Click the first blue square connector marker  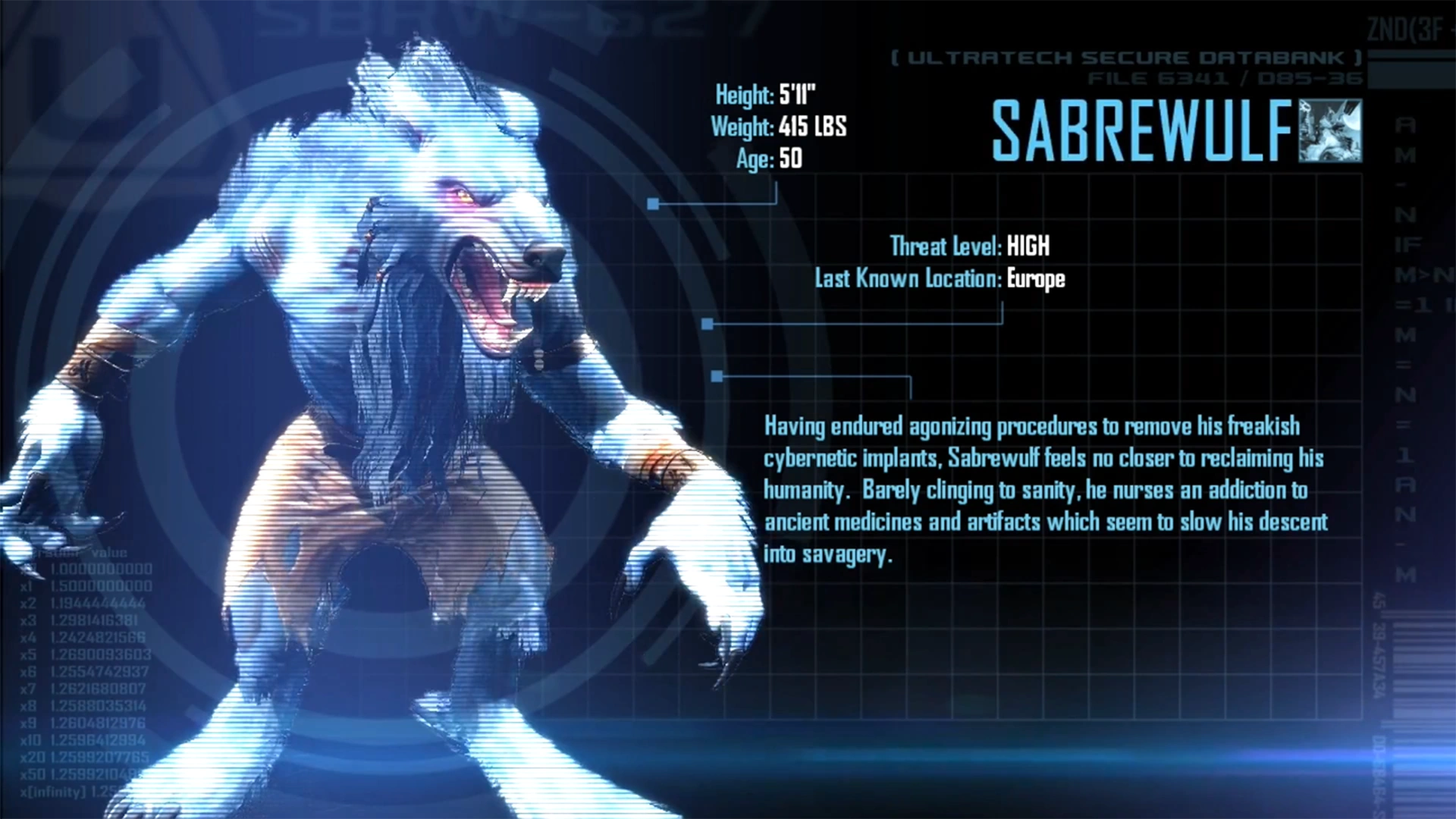click(x=654, y=202)
